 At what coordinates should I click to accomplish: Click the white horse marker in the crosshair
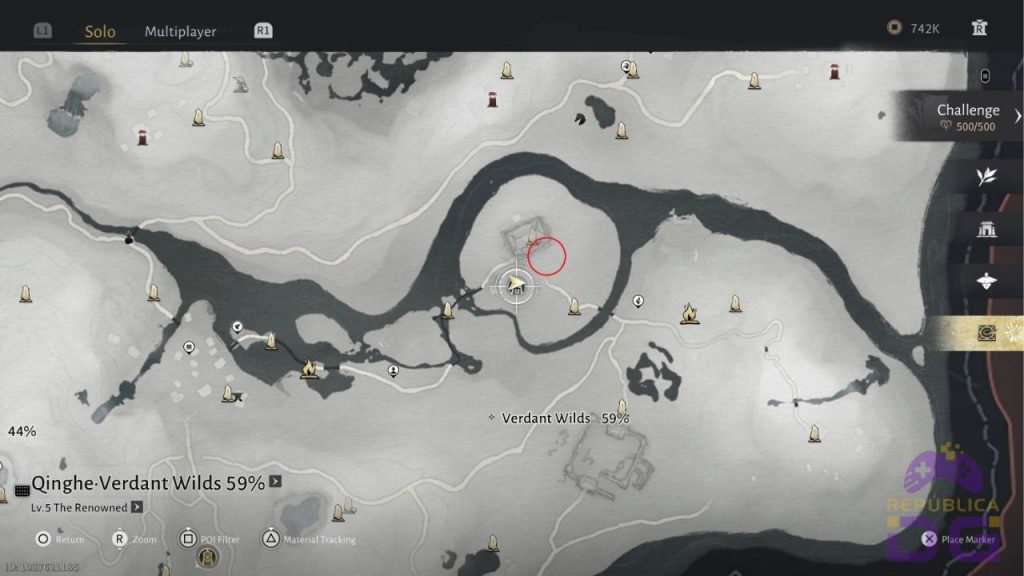pos(516,286)
